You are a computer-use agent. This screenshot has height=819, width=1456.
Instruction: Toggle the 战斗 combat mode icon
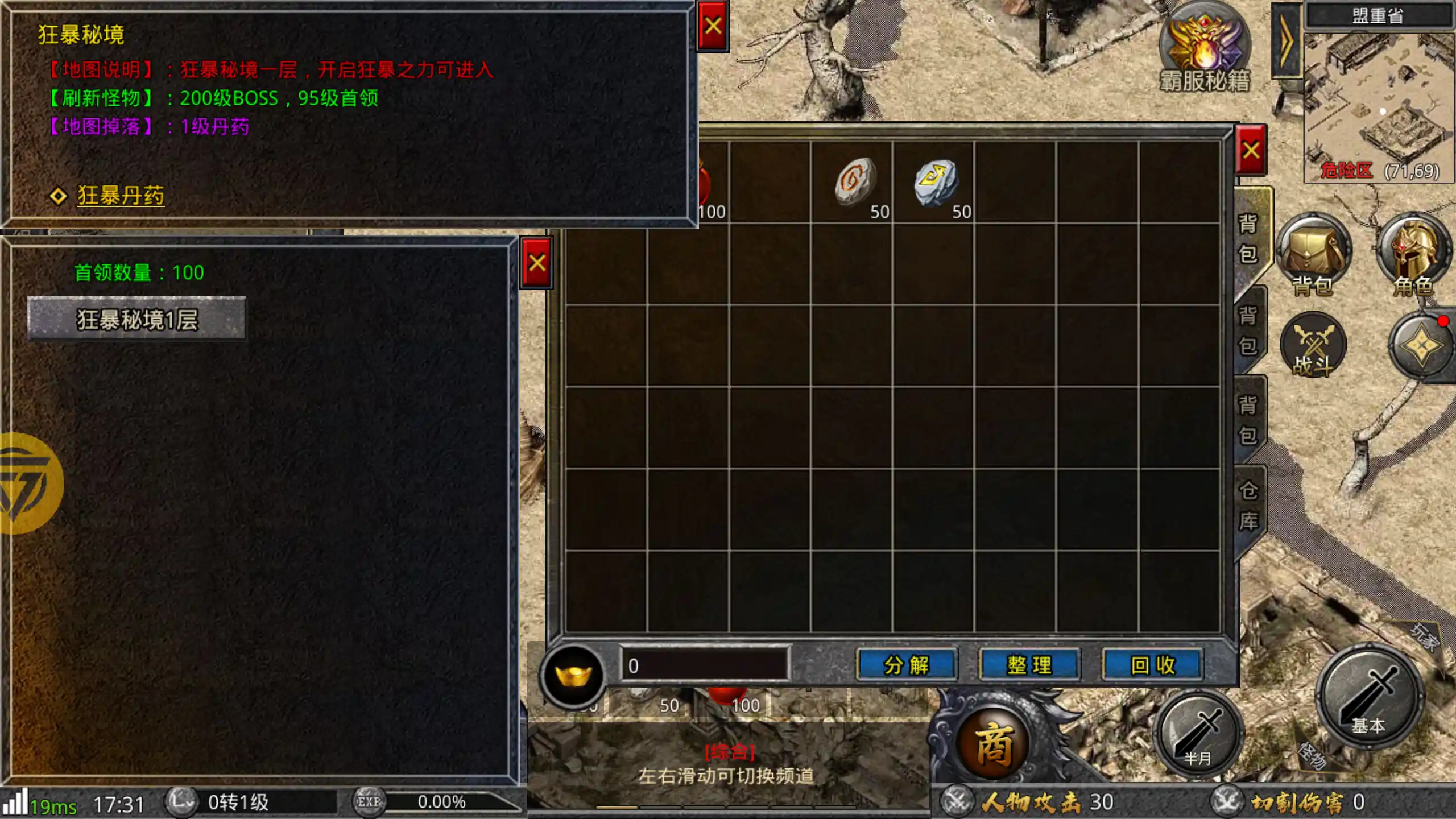(1313, 346)
